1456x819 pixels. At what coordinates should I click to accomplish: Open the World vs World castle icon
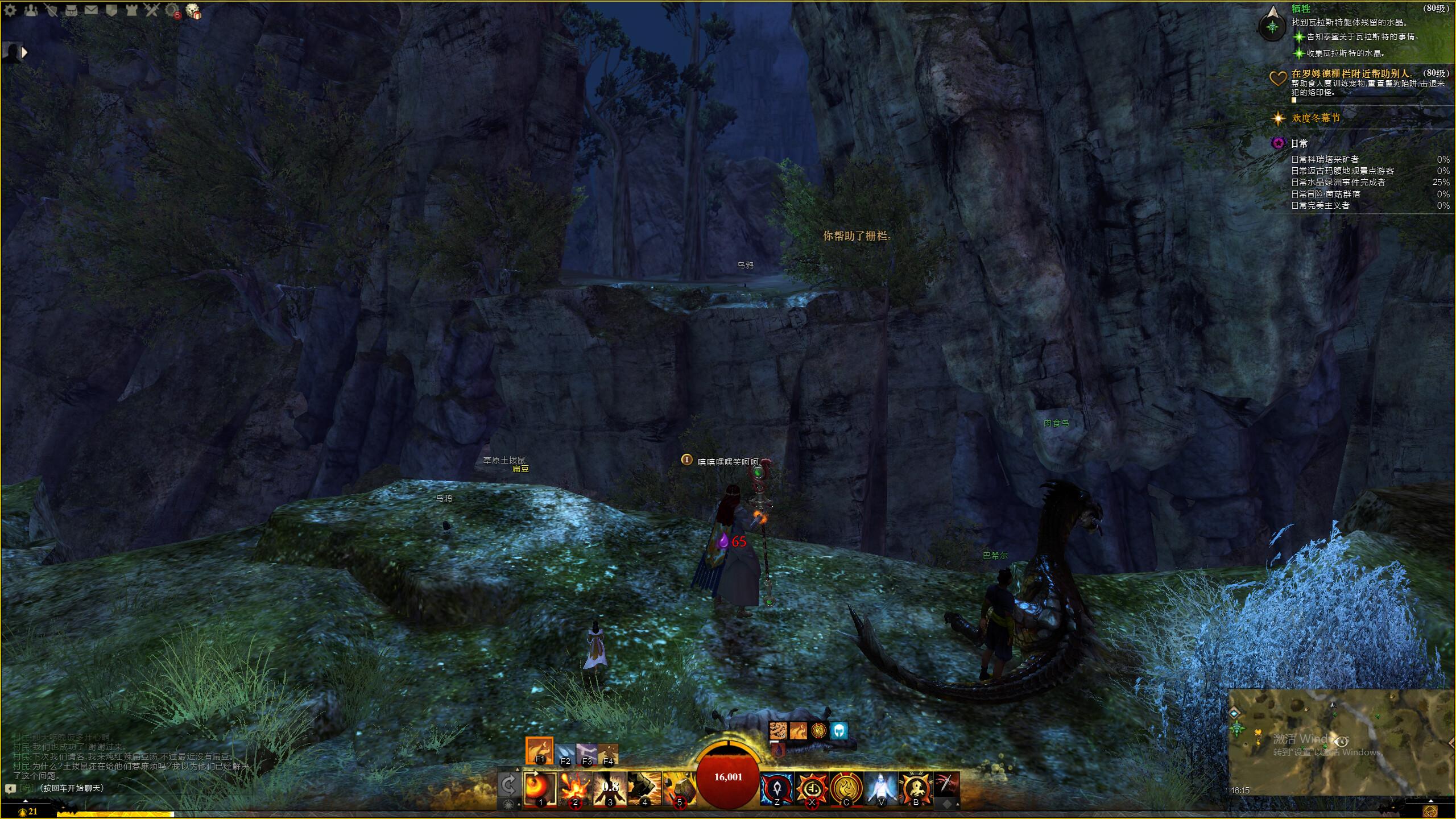[x=131, y=10]
